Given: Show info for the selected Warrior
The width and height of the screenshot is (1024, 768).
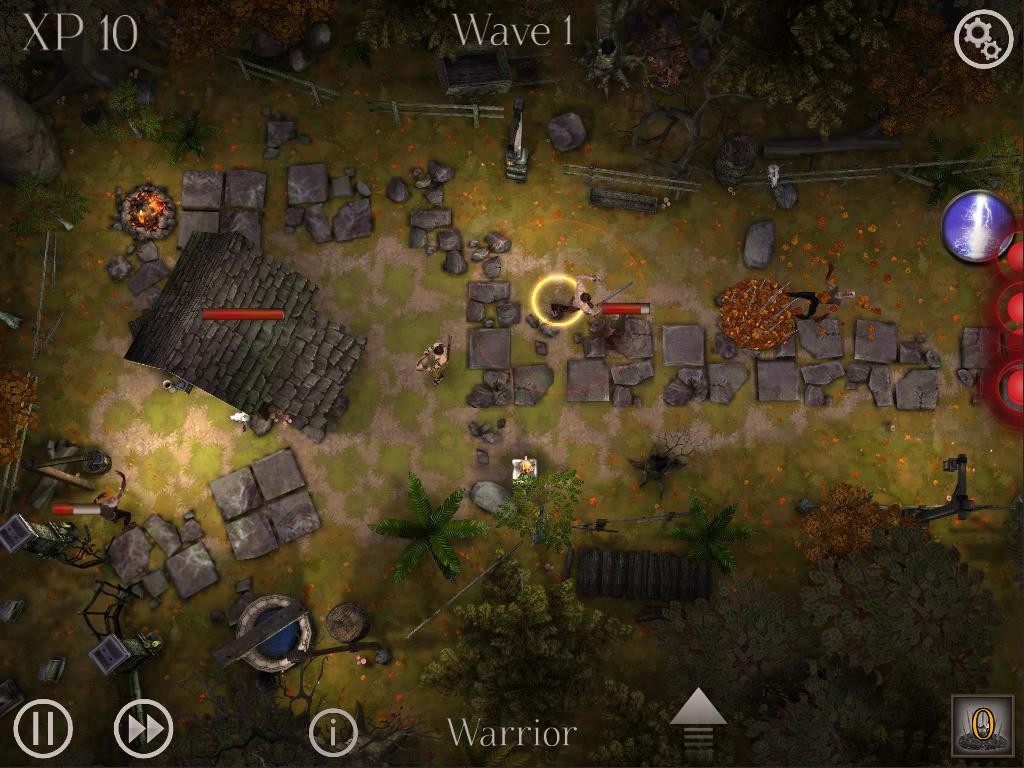Looking at the screenshot, I should [x=333, y=733].
